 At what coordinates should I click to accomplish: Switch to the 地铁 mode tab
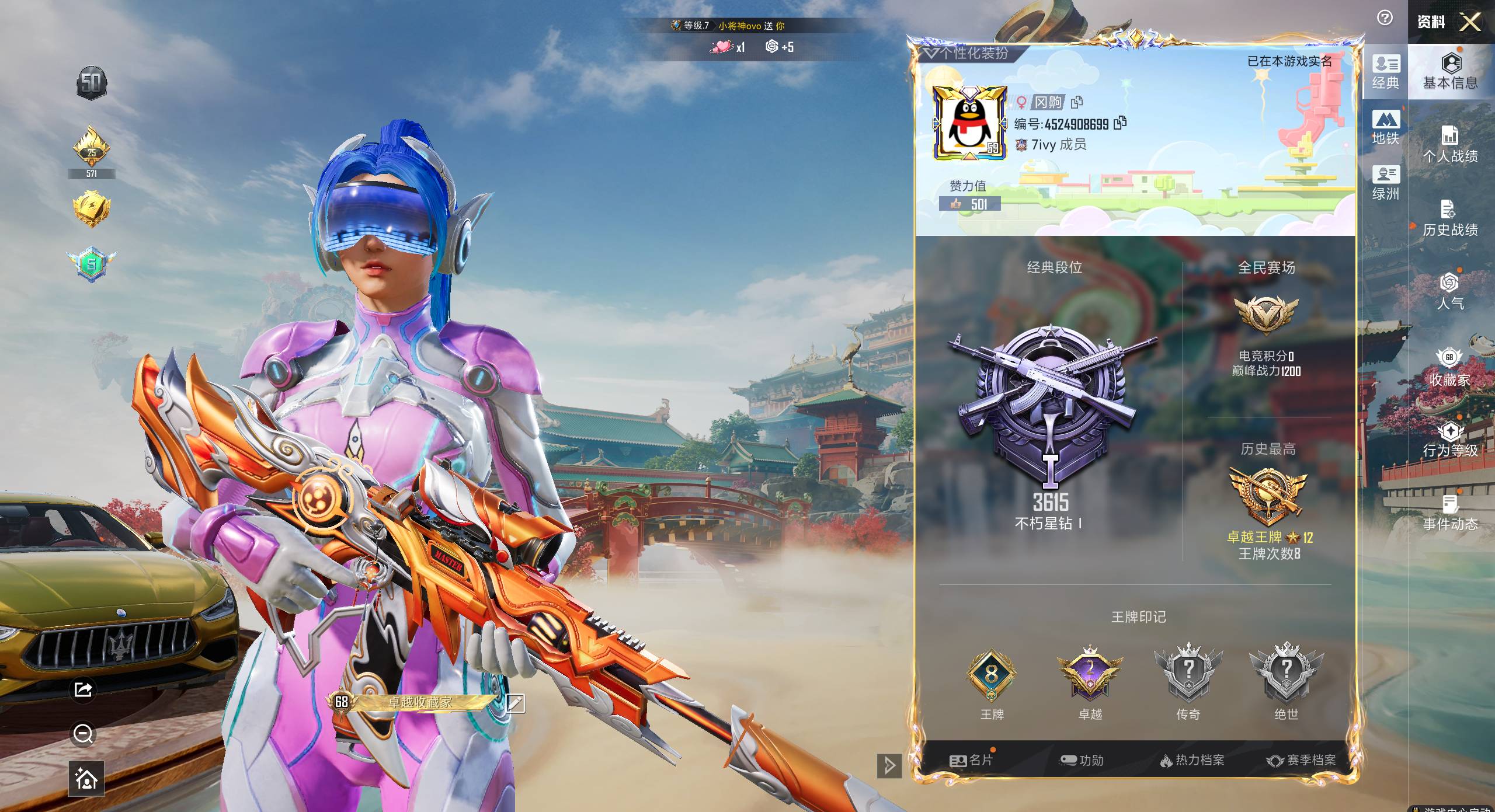(1385, 127)
